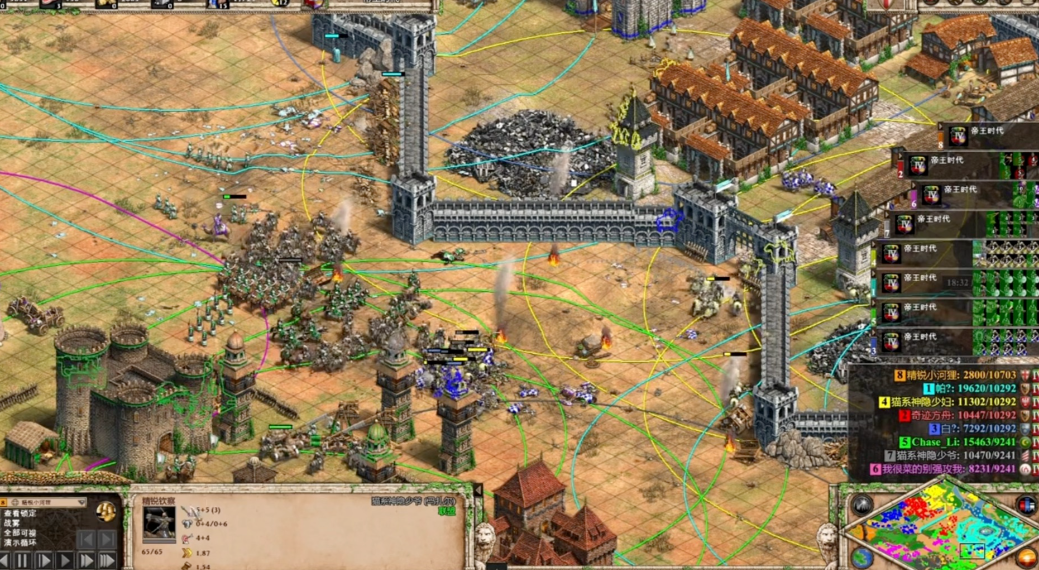Click the elite archer unit portrait

click(158, 524)
